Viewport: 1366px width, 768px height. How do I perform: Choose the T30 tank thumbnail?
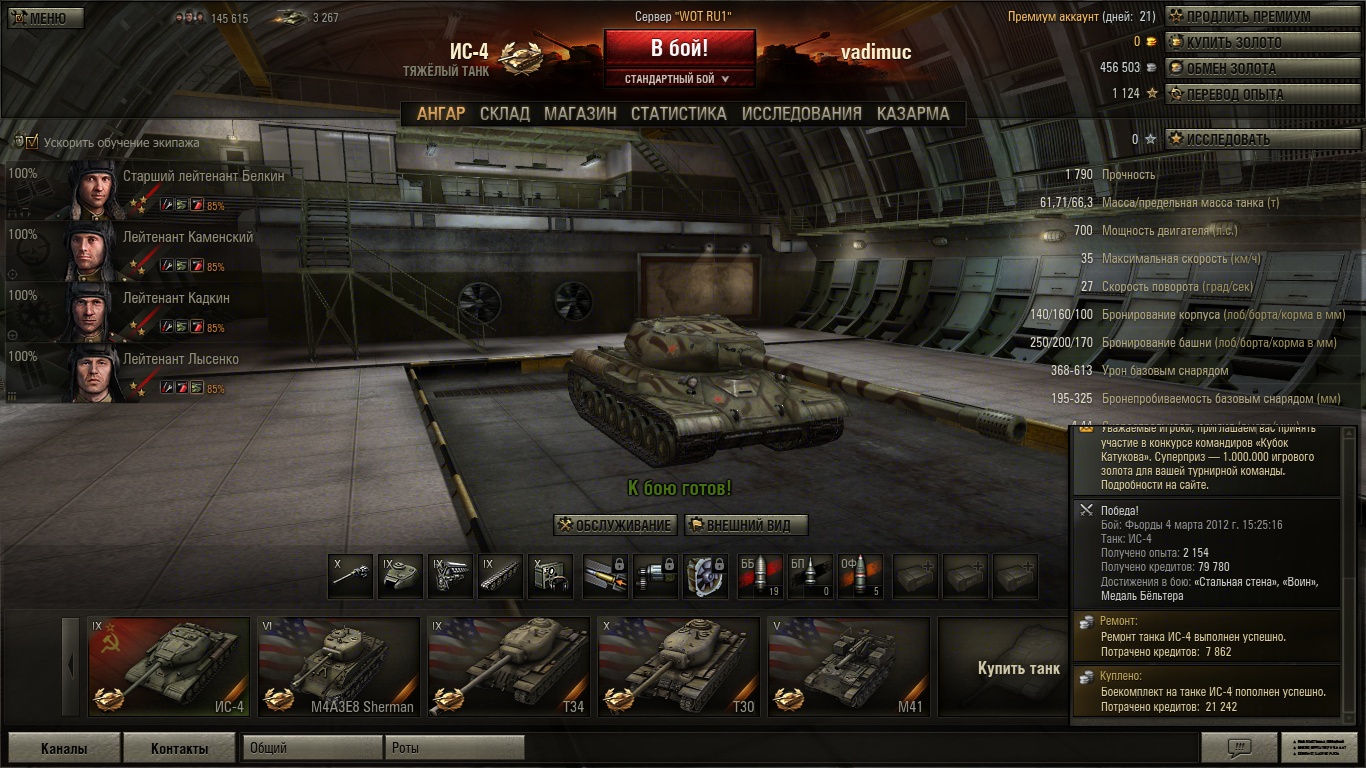(678, 666)
